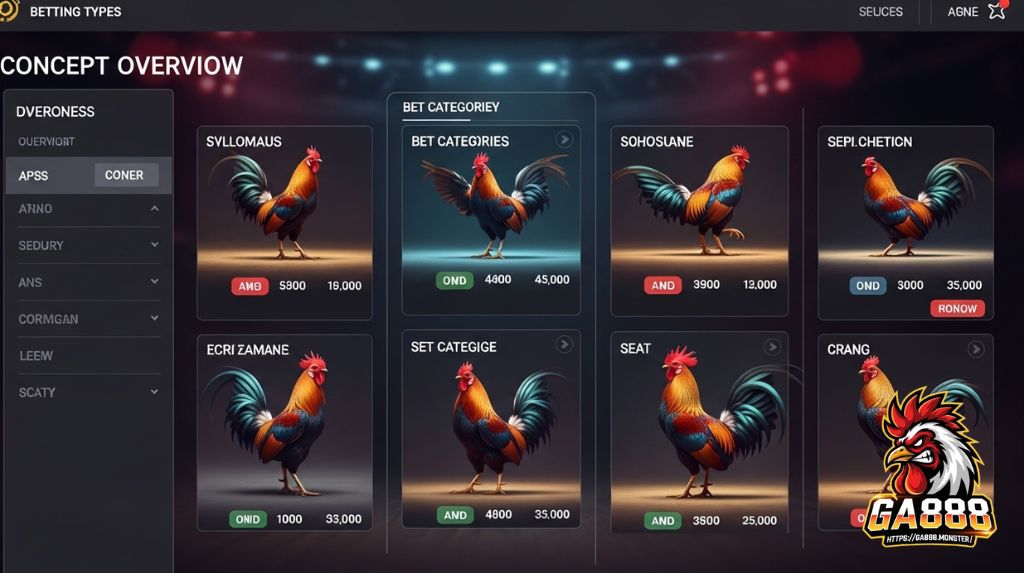Viewport: 1024px width, 573px height.
Task: Open the Betting Types menu
Action: click(75, 12)
